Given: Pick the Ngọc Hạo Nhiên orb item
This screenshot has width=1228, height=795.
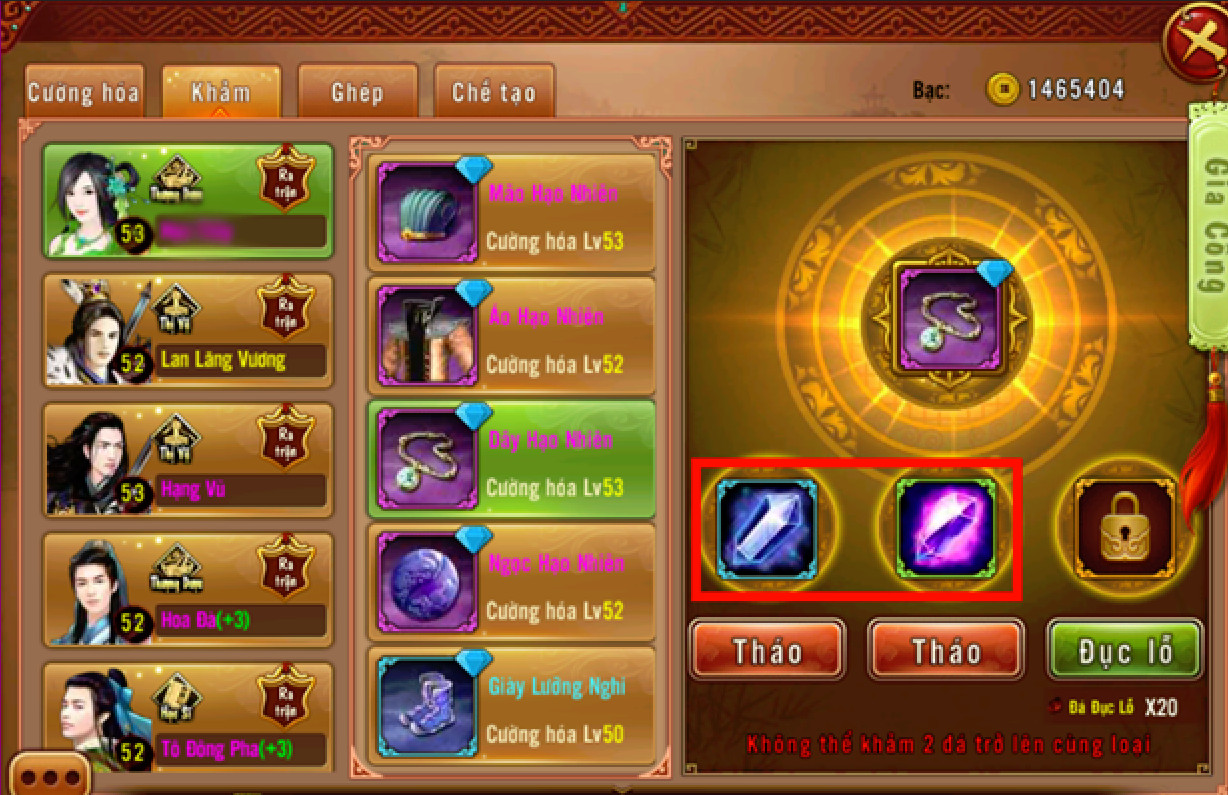Looking at the screenshot, I should [512, 584].
